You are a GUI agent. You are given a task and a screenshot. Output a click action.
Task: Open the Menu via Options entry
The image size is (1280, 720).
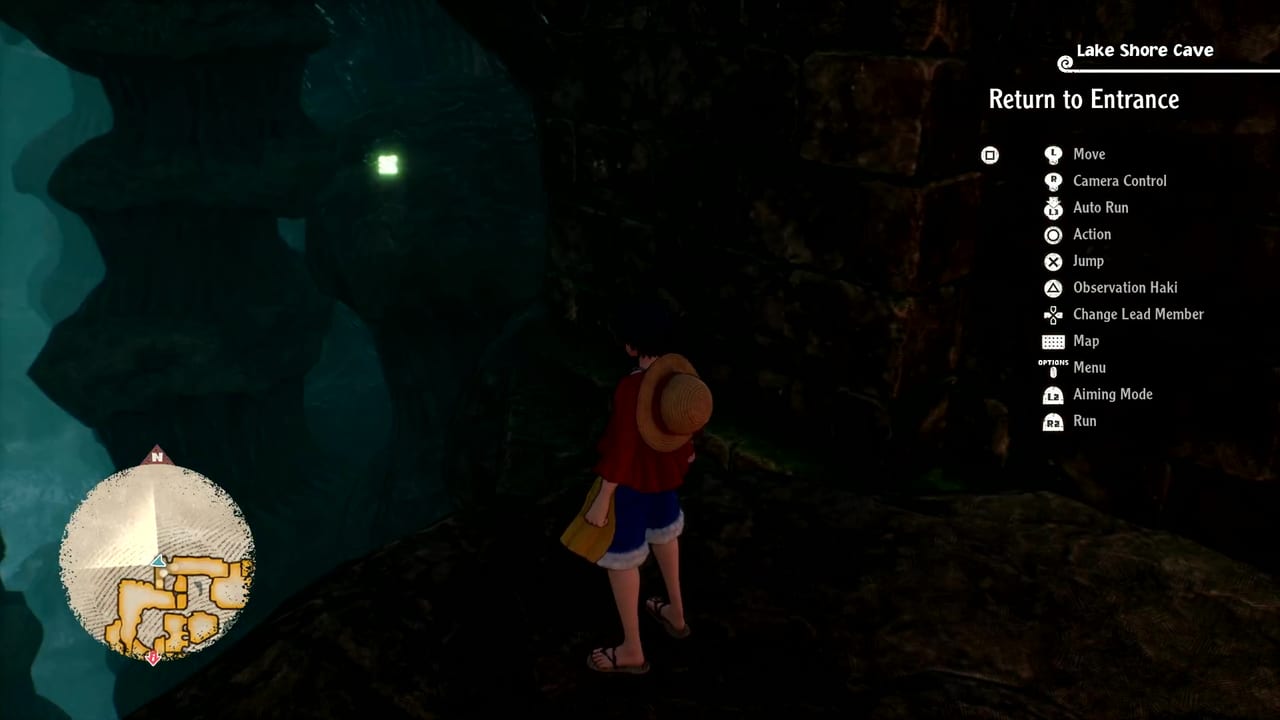coord(1089,367)
